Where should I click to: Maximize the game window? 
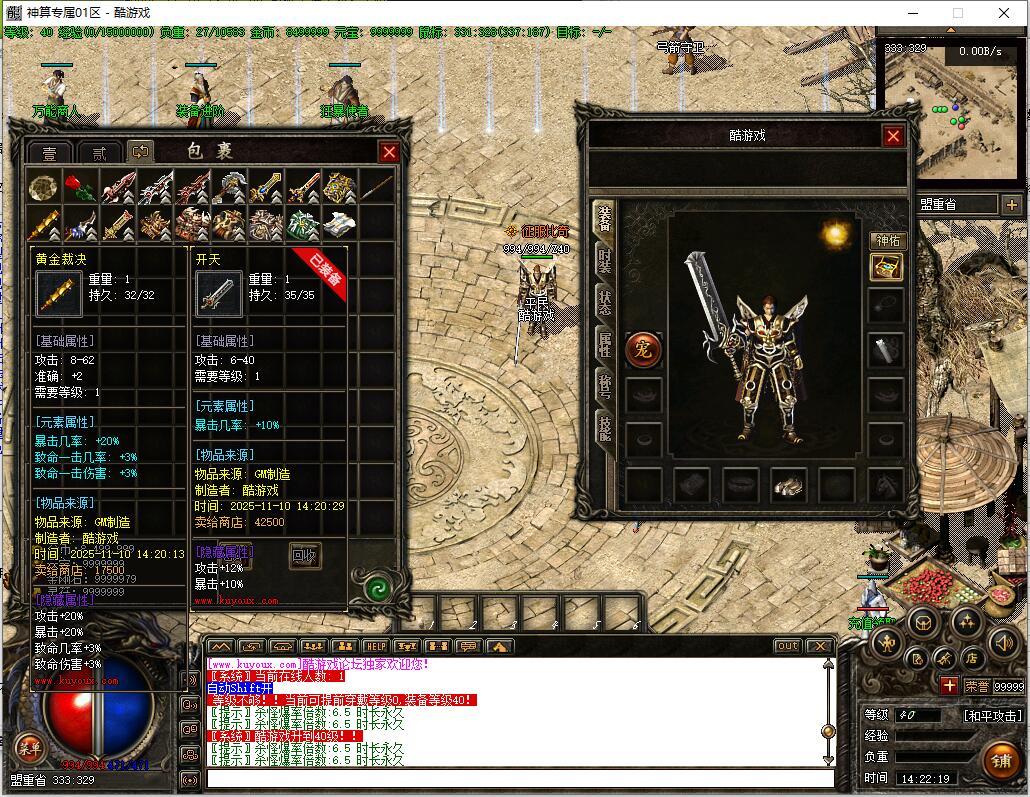pos(957,13)
